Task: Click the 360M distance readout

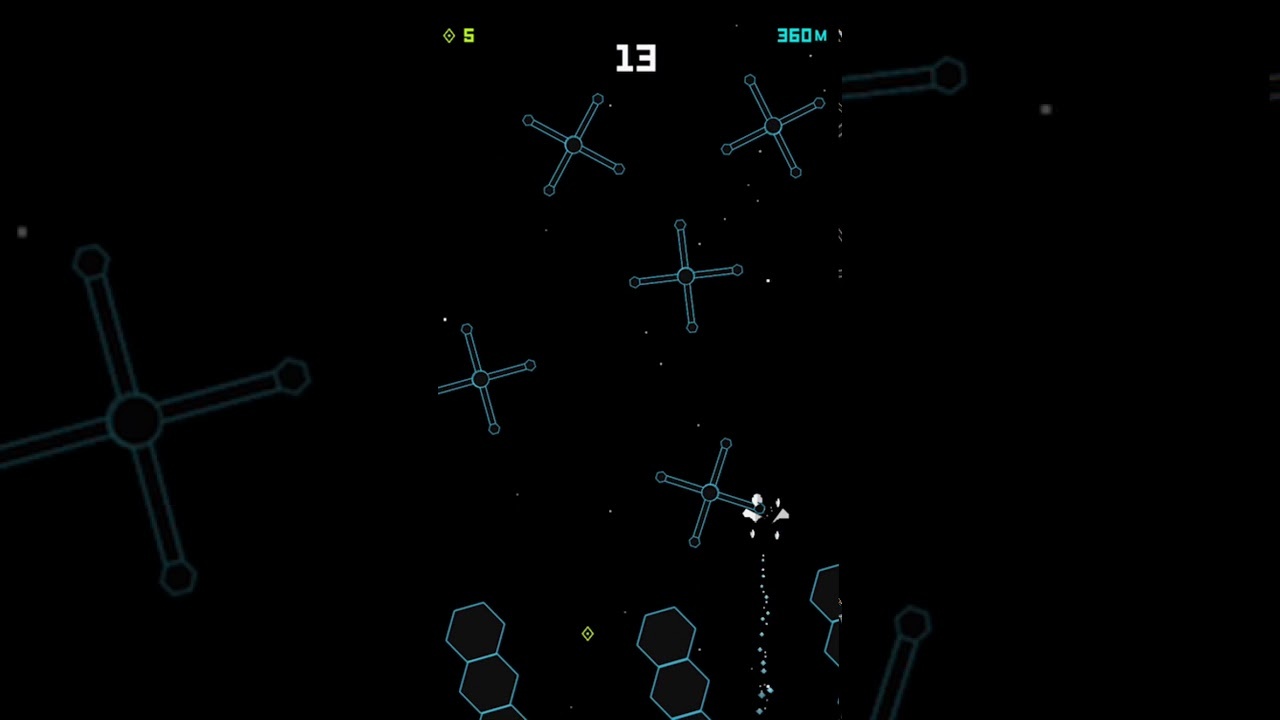Action: [800, 36]
